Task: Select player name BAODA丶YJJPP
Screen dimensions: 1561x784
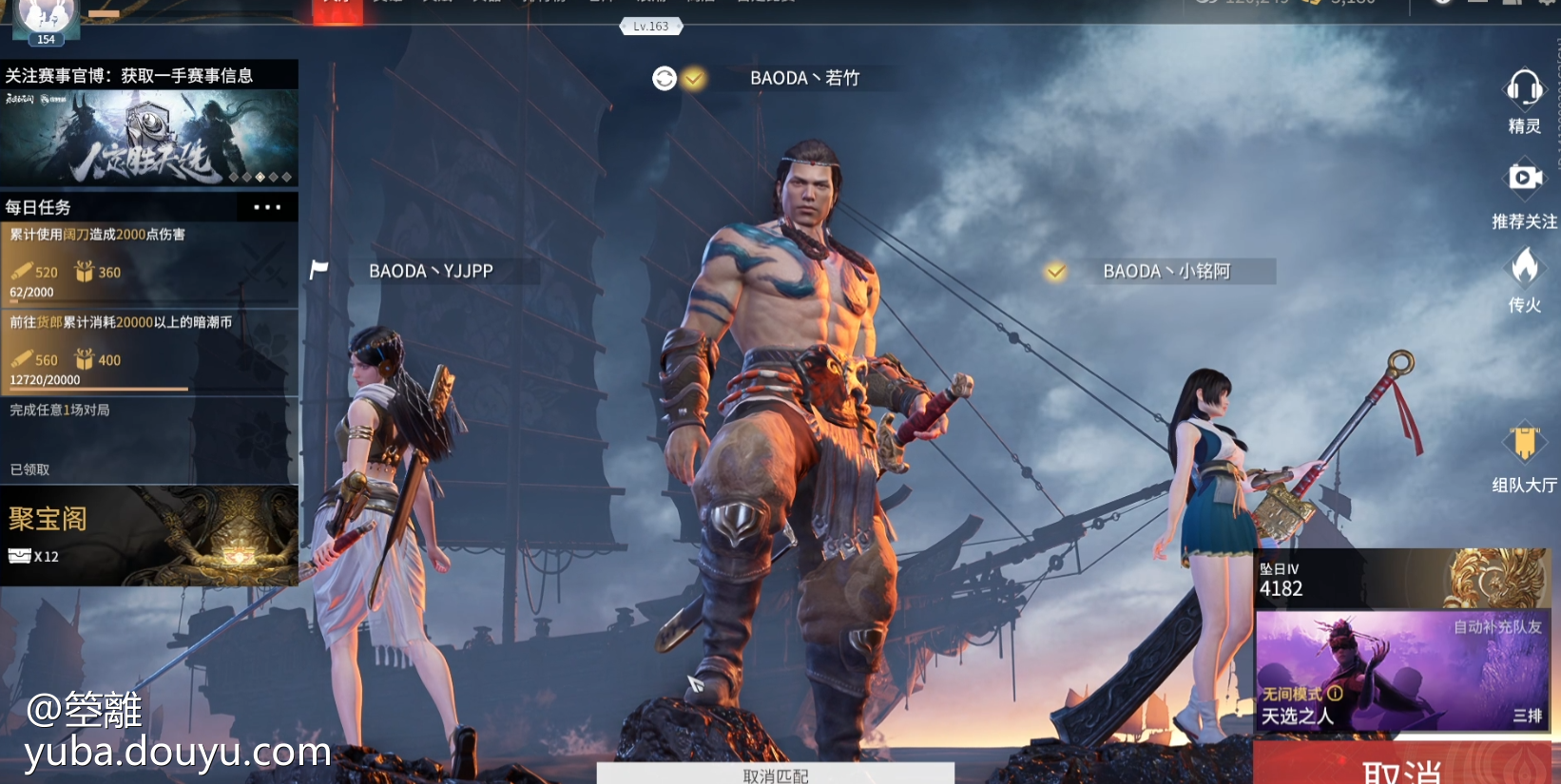Action: click(x=431, y=272)
